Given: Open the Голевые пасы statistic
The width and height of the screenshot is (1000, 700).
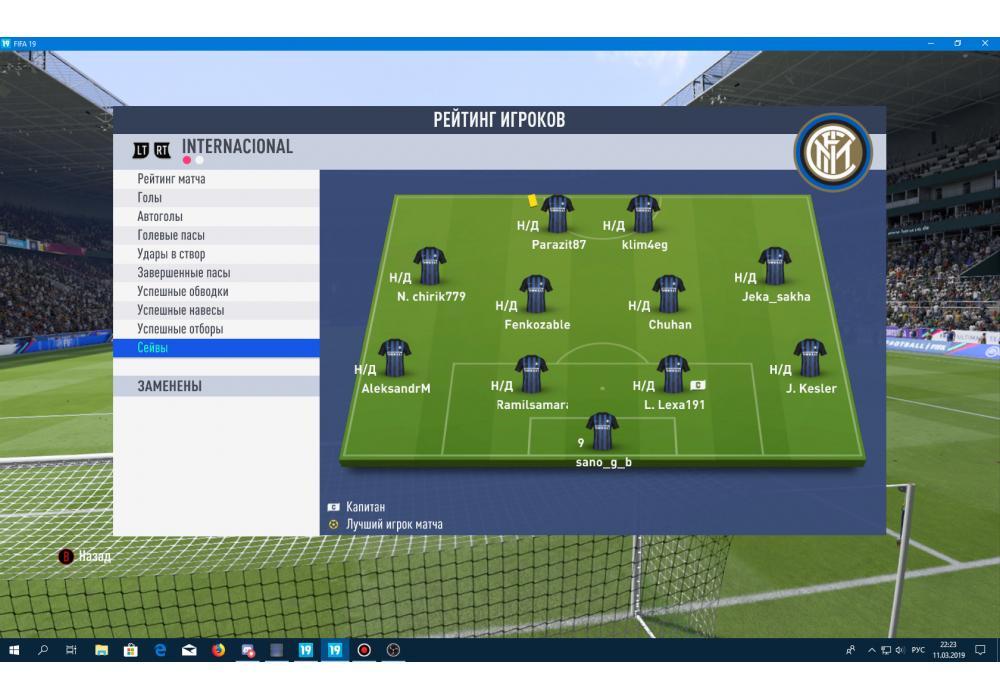Looking at the screenshot, I should (171, 235).
